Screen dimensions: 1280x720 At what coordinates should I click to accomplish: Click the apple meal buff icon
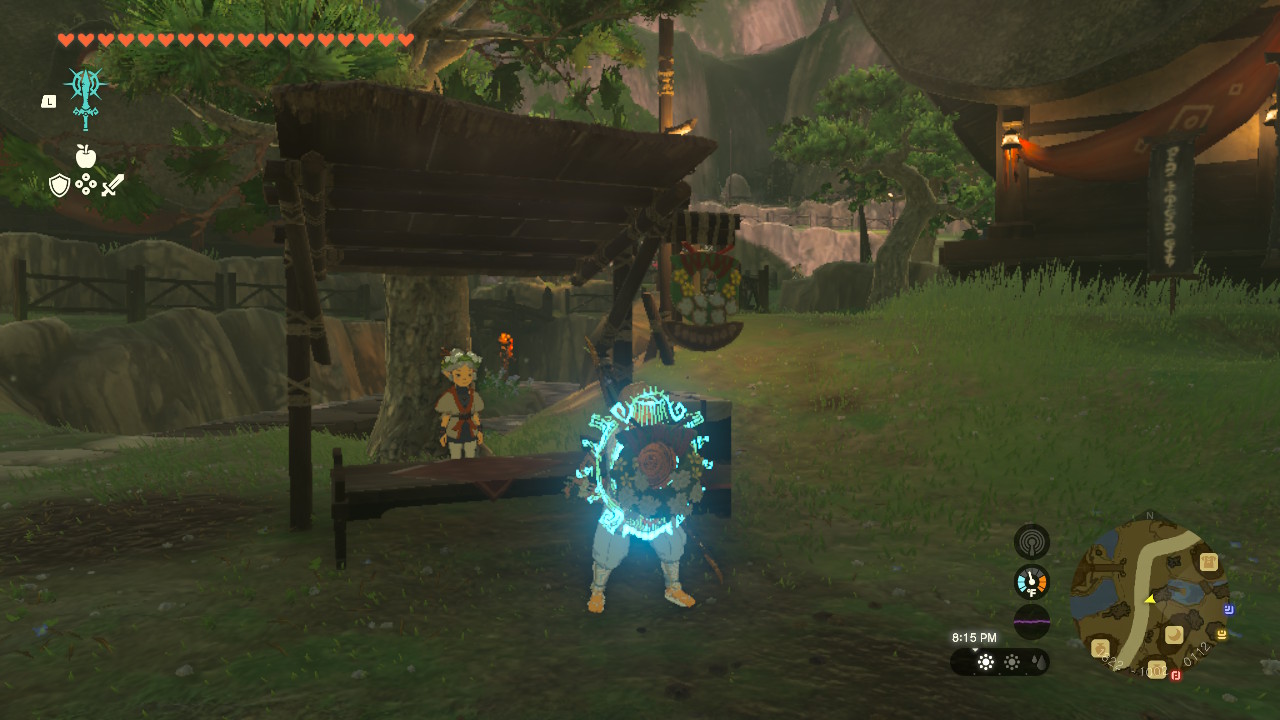coord(85,158)
